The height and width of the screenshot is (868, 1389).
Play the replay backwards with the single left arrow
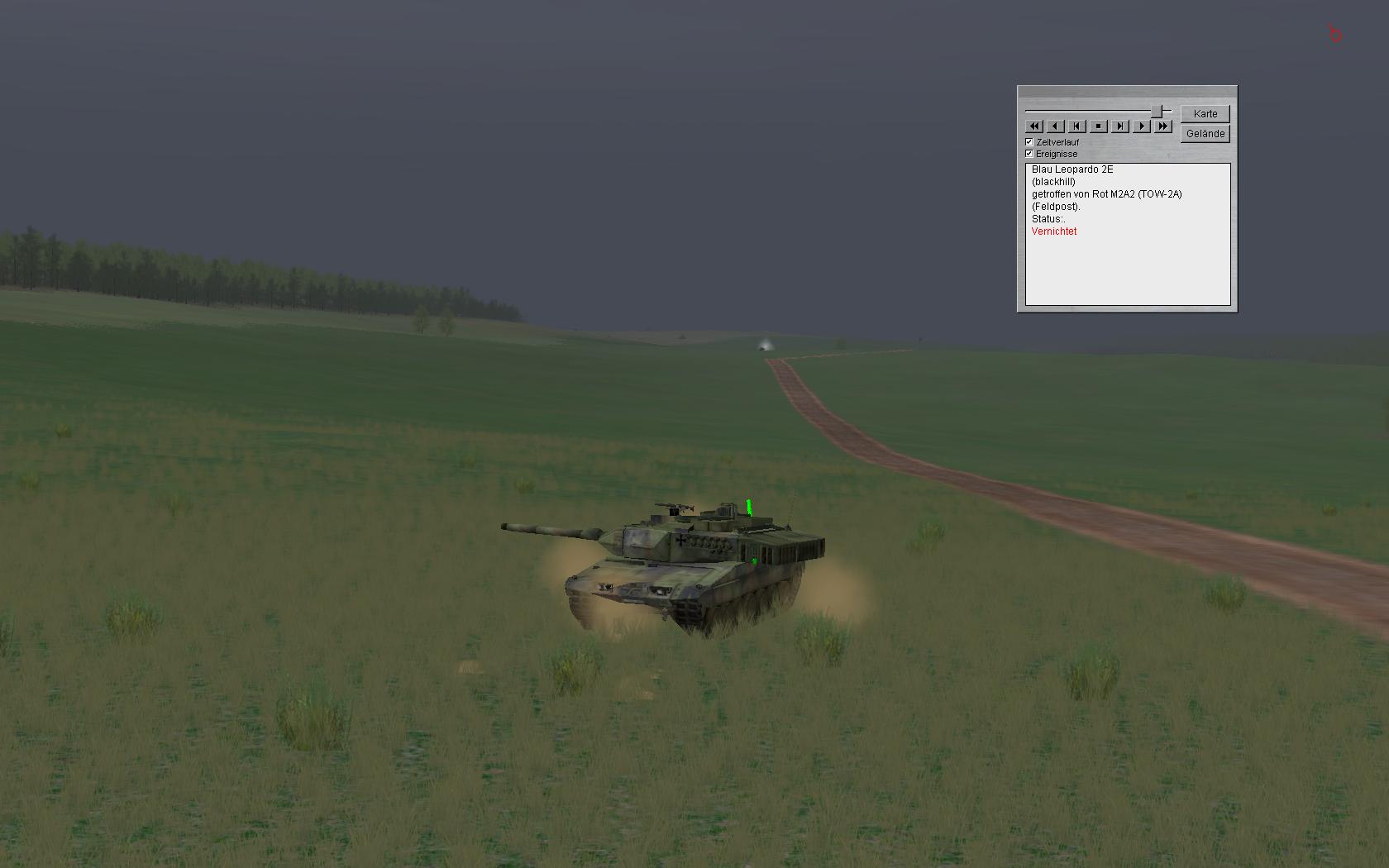[x=1056, y=126]
